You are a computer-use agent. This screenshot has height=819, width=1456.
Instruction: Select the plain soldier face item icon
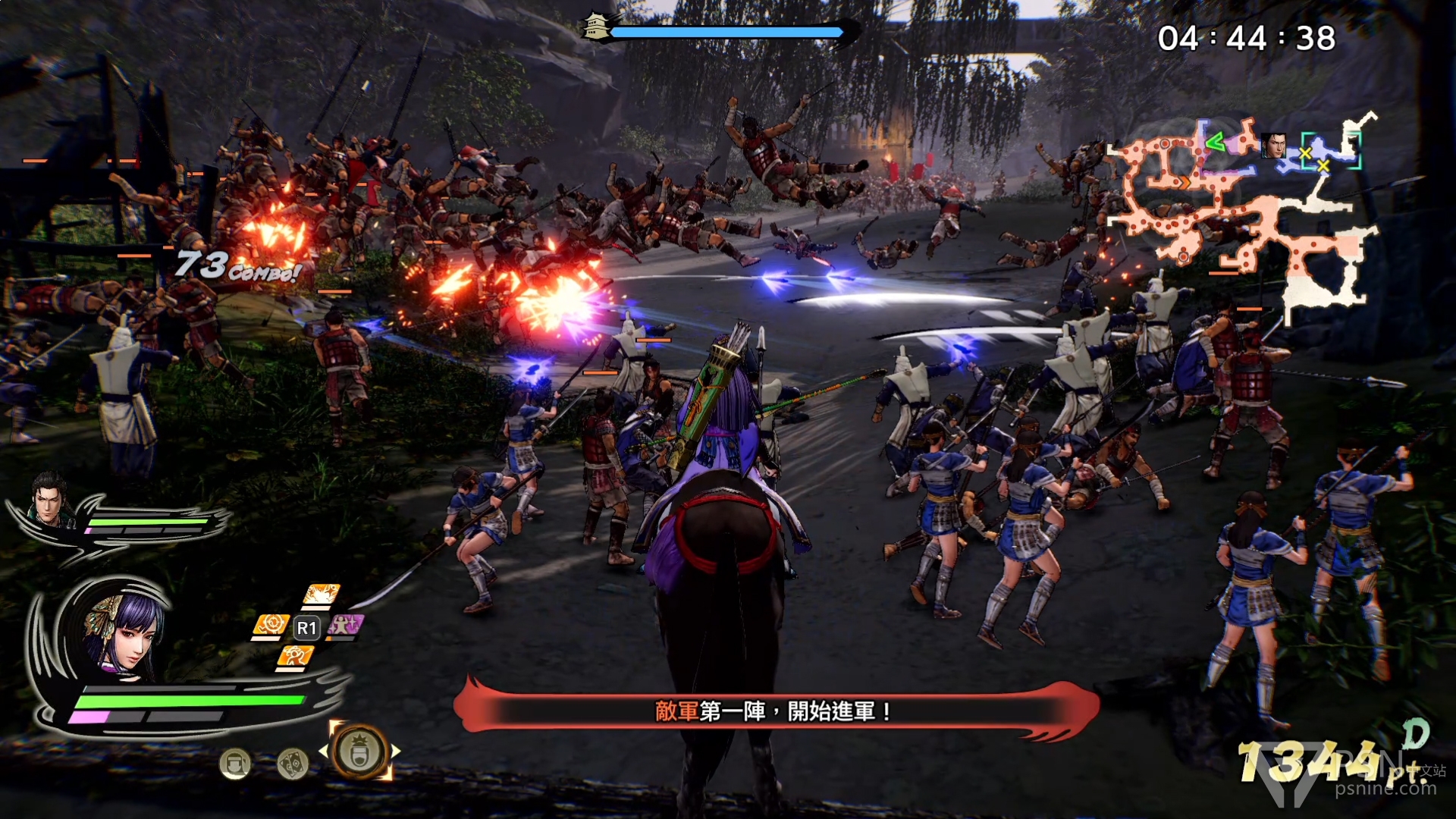(x=235, y=763)
